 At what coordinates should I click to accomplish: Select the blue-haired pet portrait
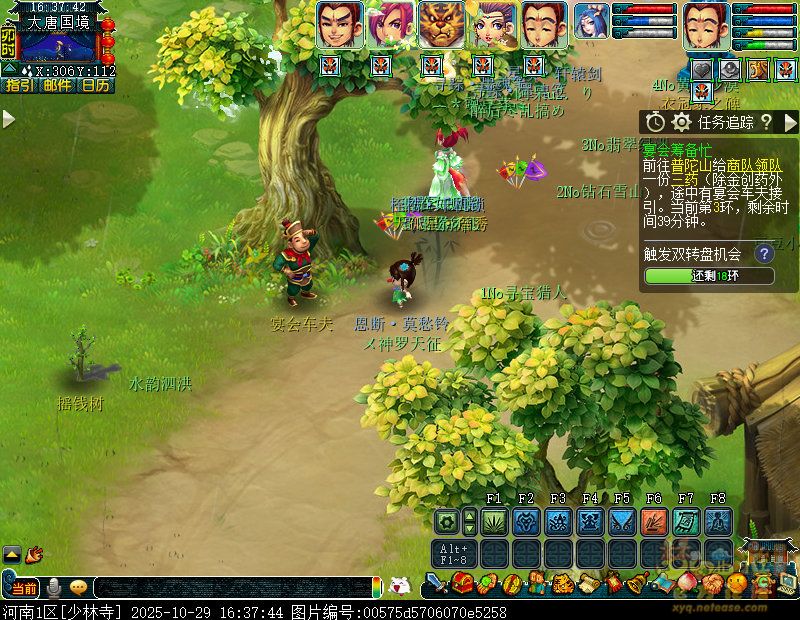click(591, 22)
